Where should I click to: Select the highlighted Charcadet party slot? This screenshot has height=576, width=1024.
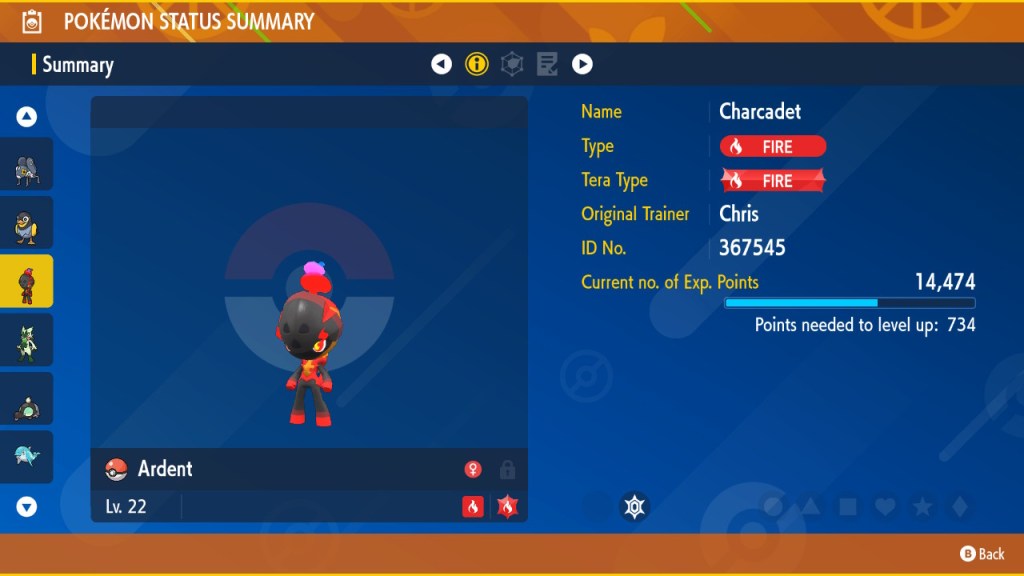coord(27,281)
